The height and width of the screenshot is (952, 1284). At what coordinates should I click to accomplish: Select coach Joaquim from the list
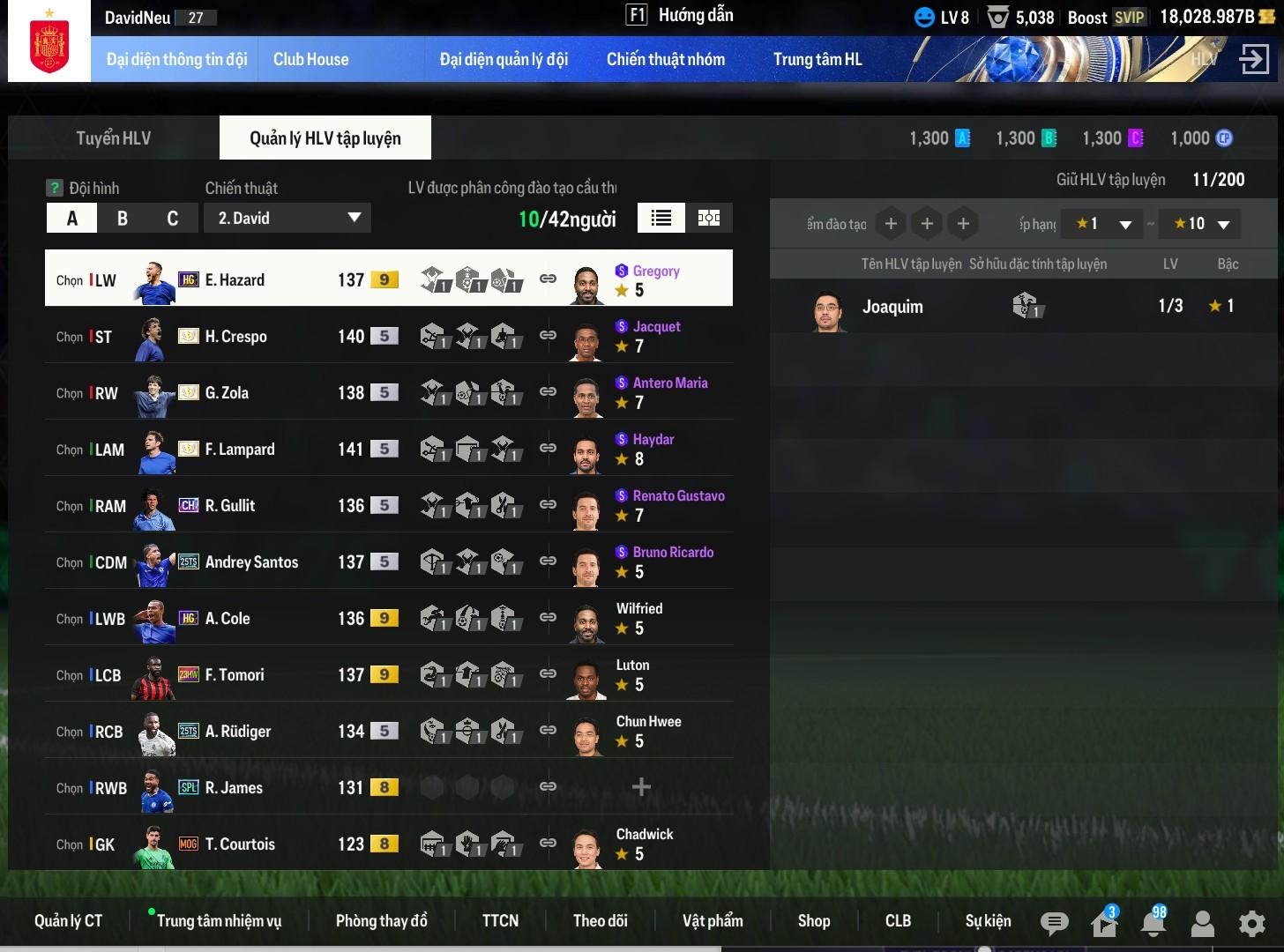tap(892, 307)
